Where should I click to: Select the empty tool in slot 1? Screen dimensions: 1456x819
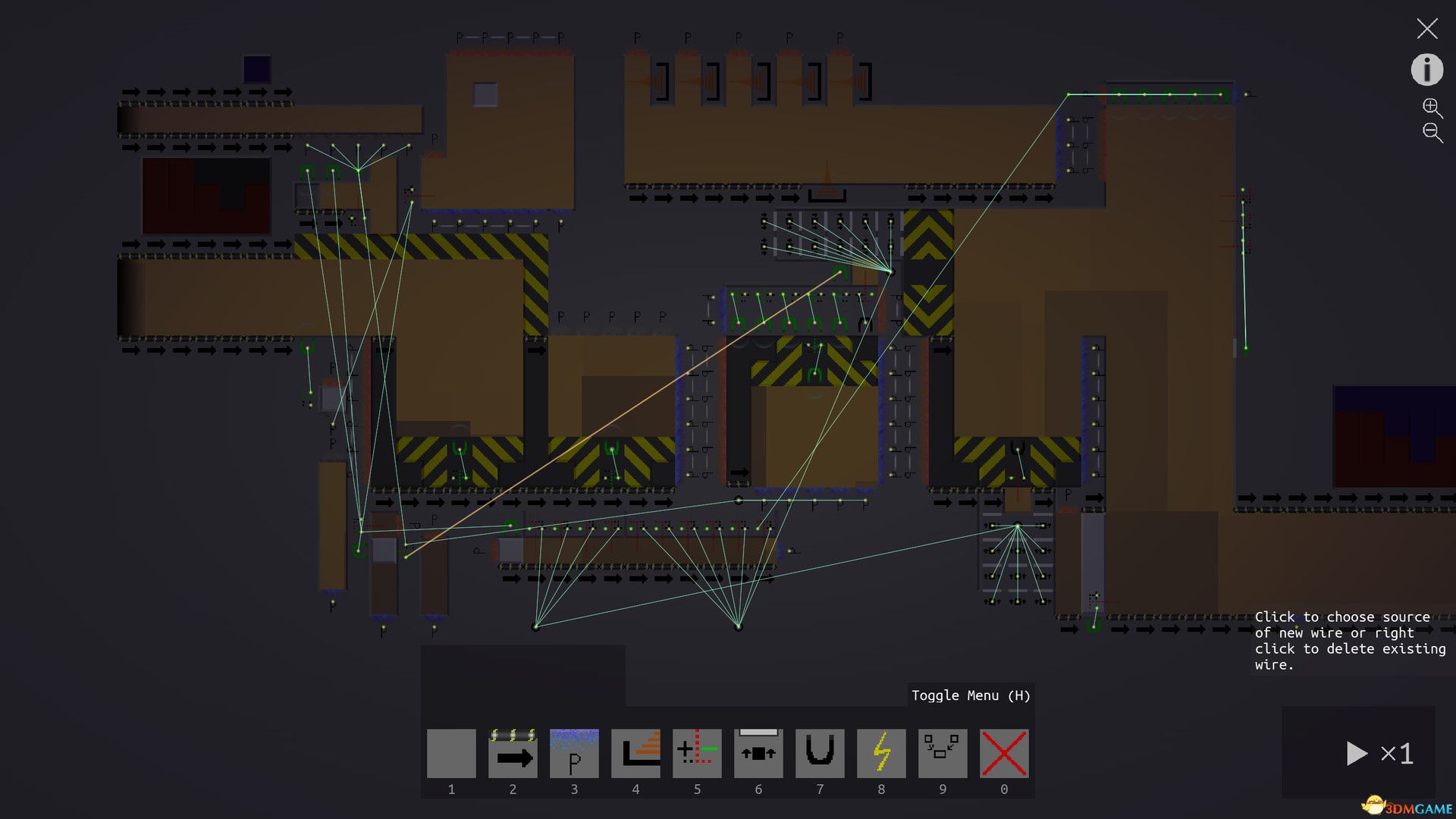[x=451, y=753]
